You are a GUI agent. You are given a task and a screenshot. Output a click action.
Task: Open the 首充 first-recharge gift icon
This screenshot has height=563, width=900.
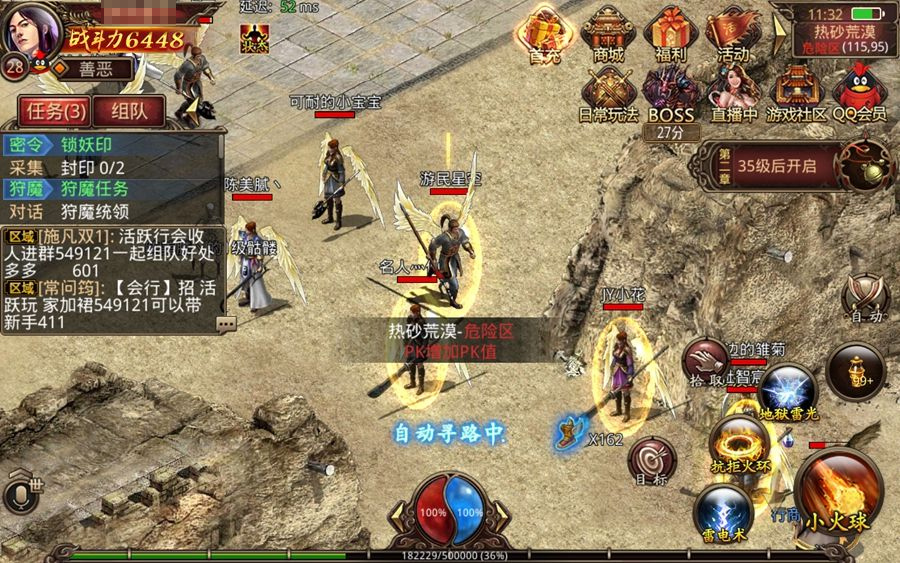[545, 33]
